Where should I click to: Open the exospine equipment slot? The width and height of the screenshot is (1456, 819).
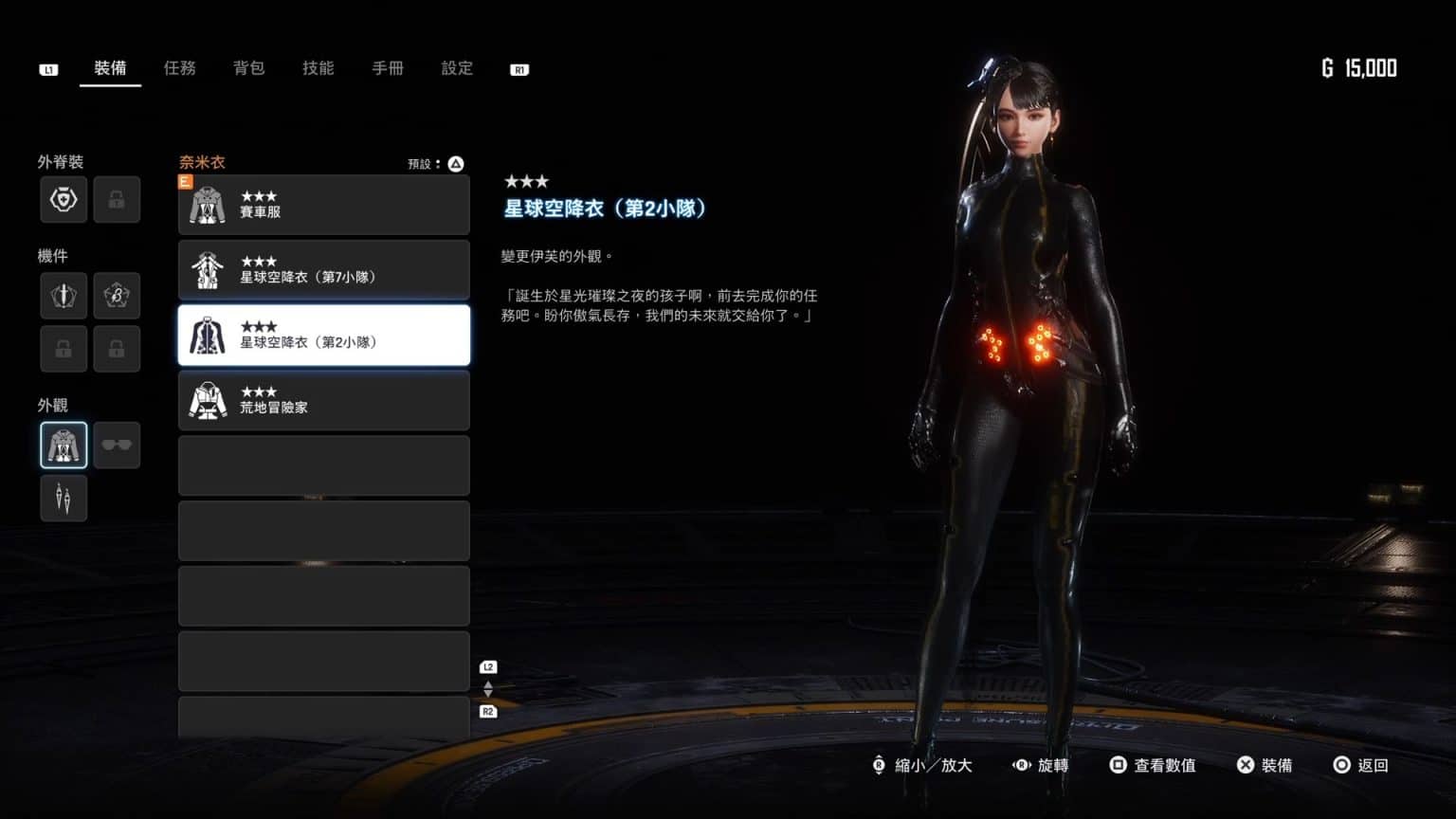coord(64,200)
